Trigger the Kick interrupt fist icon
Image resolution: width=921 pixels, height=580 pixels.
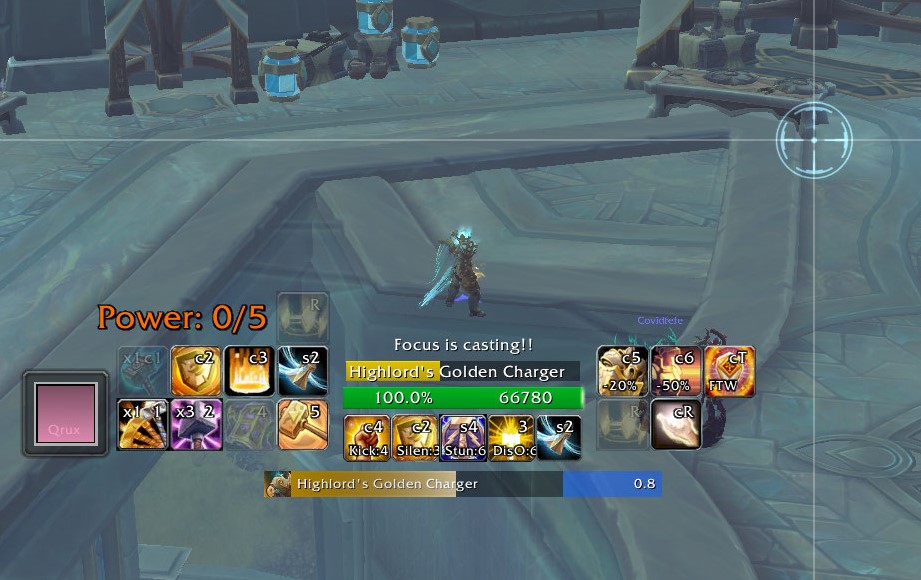(x=366, y=438)
